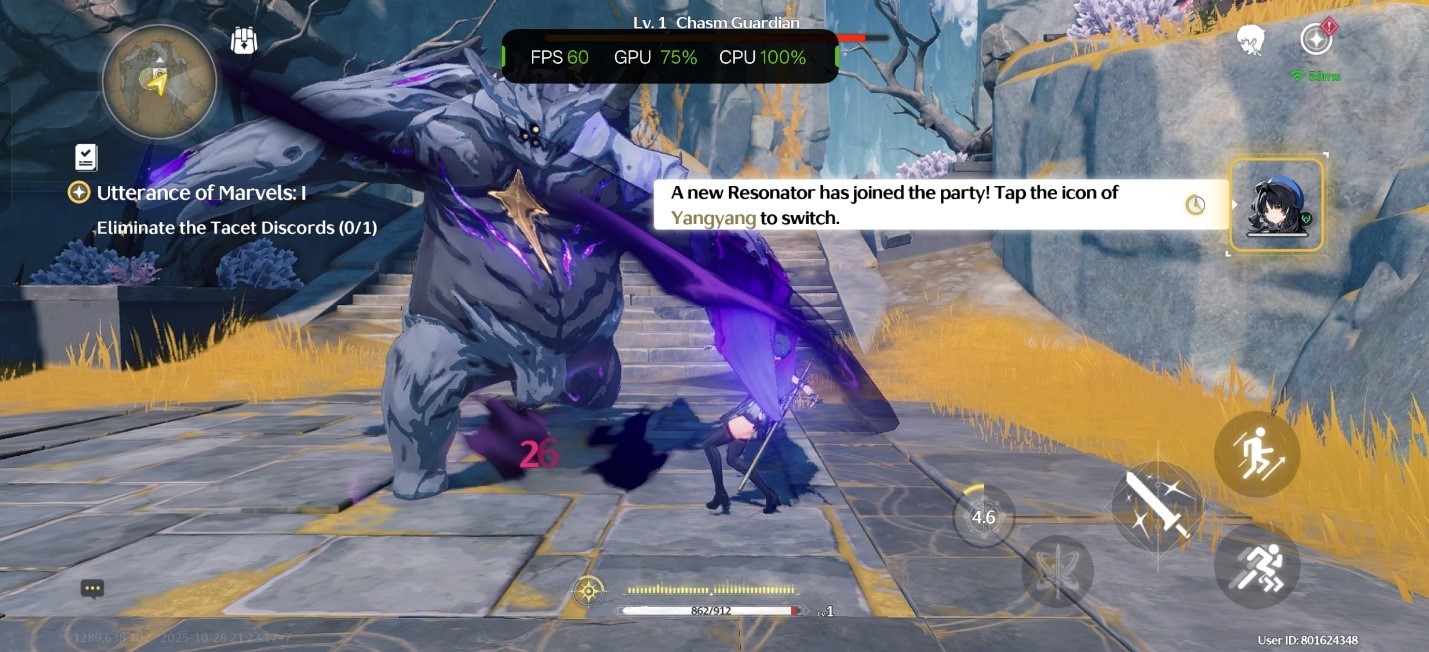Activate the skill on 4.6 cooldown

[x=983, y=517]
